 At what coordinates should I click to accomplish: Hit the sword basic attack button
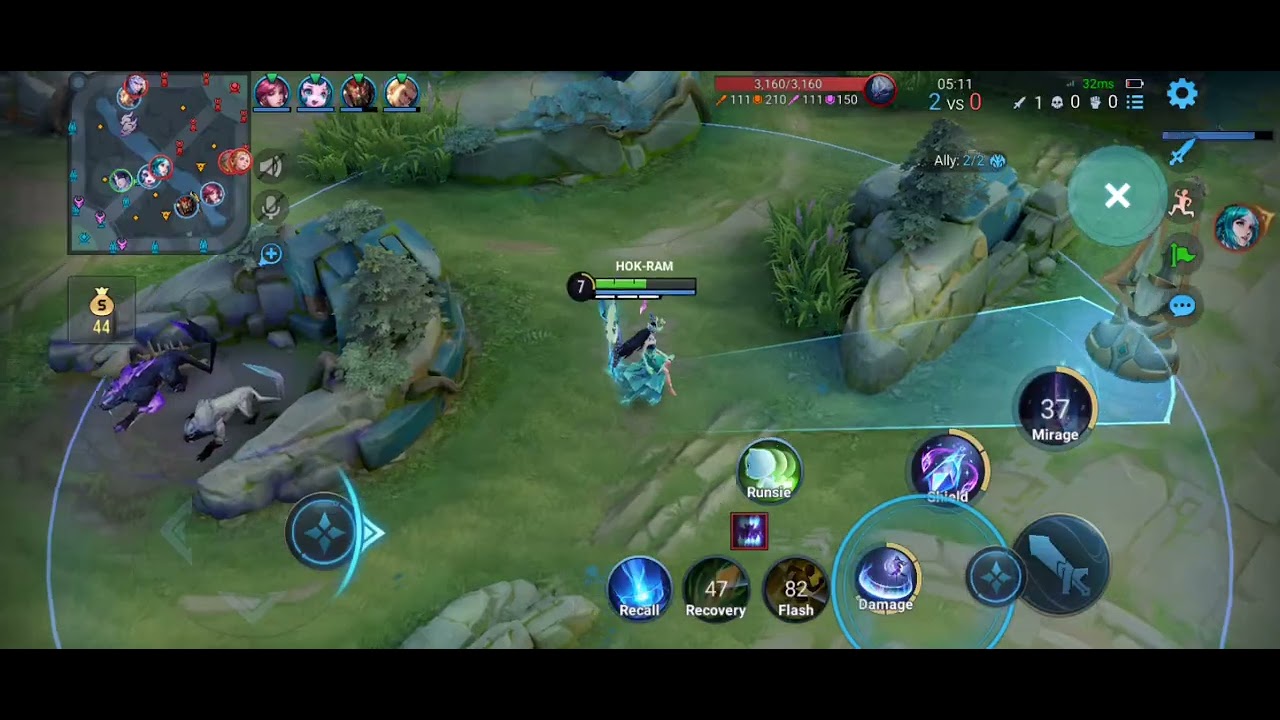tap(1062, 563)
